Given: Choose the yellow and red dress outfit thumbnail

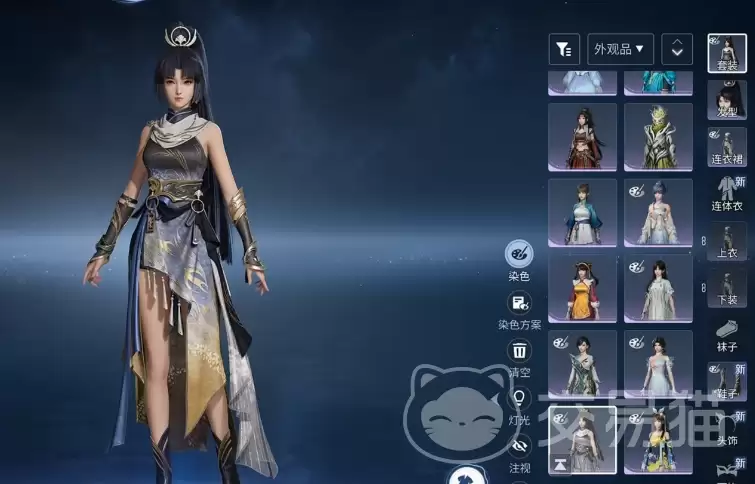Looking at the screenshot, I should 582,288.
